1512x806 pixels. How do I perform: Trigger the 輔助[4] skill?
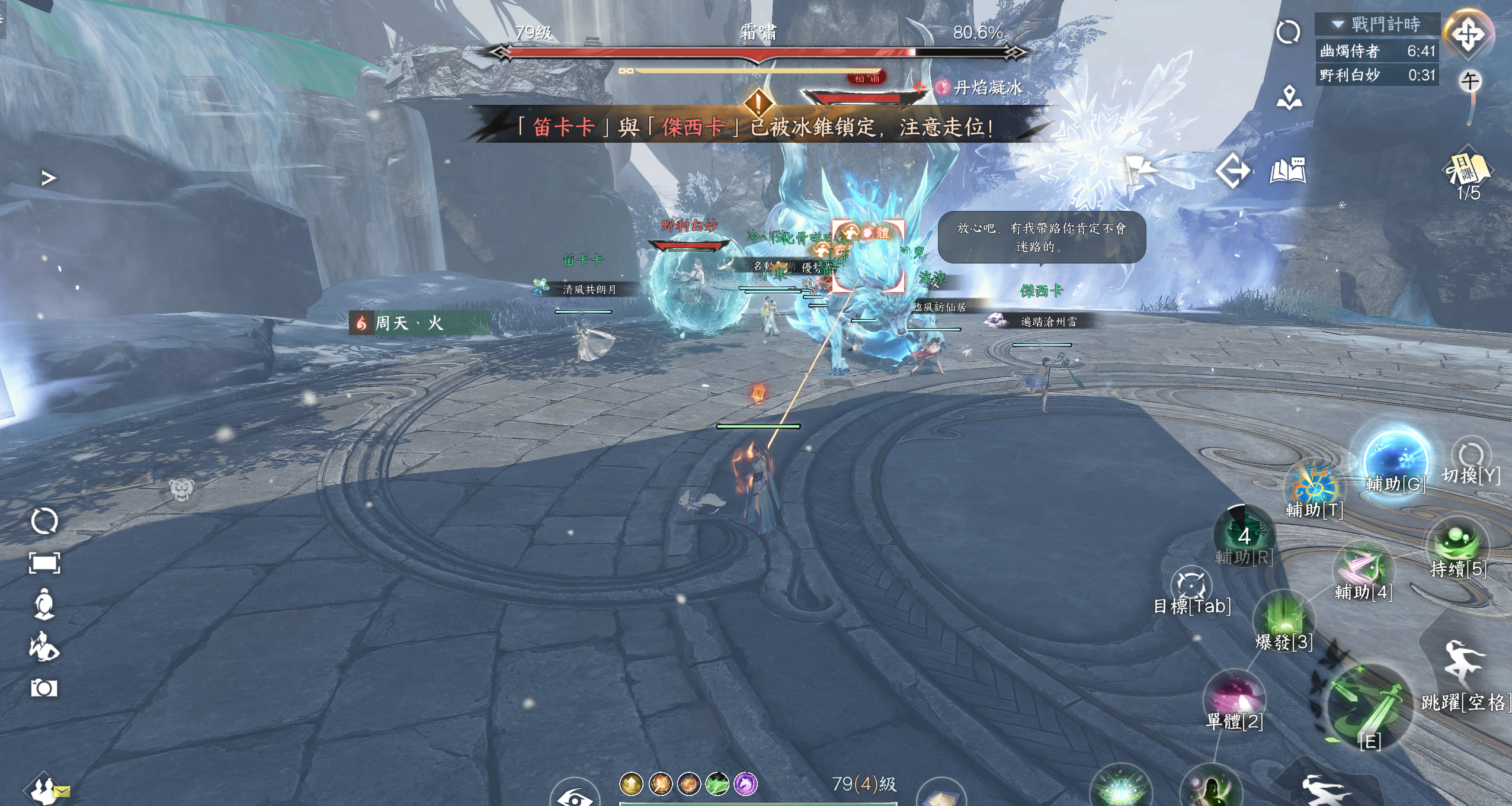click(x=1363, y=569)
